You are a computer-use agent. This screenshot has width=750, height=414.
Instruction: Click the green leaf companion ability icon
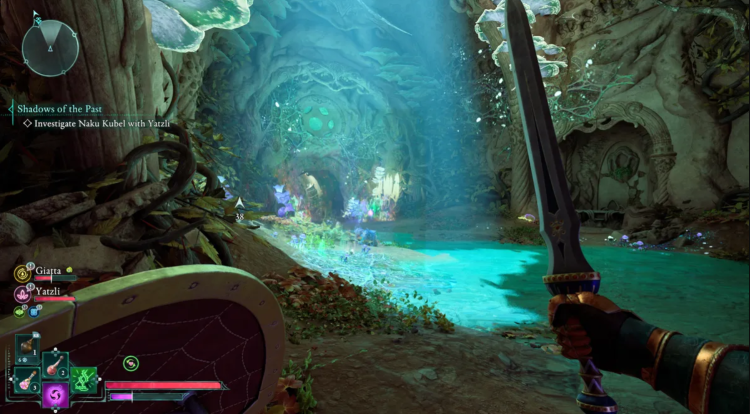click(20, 312)
